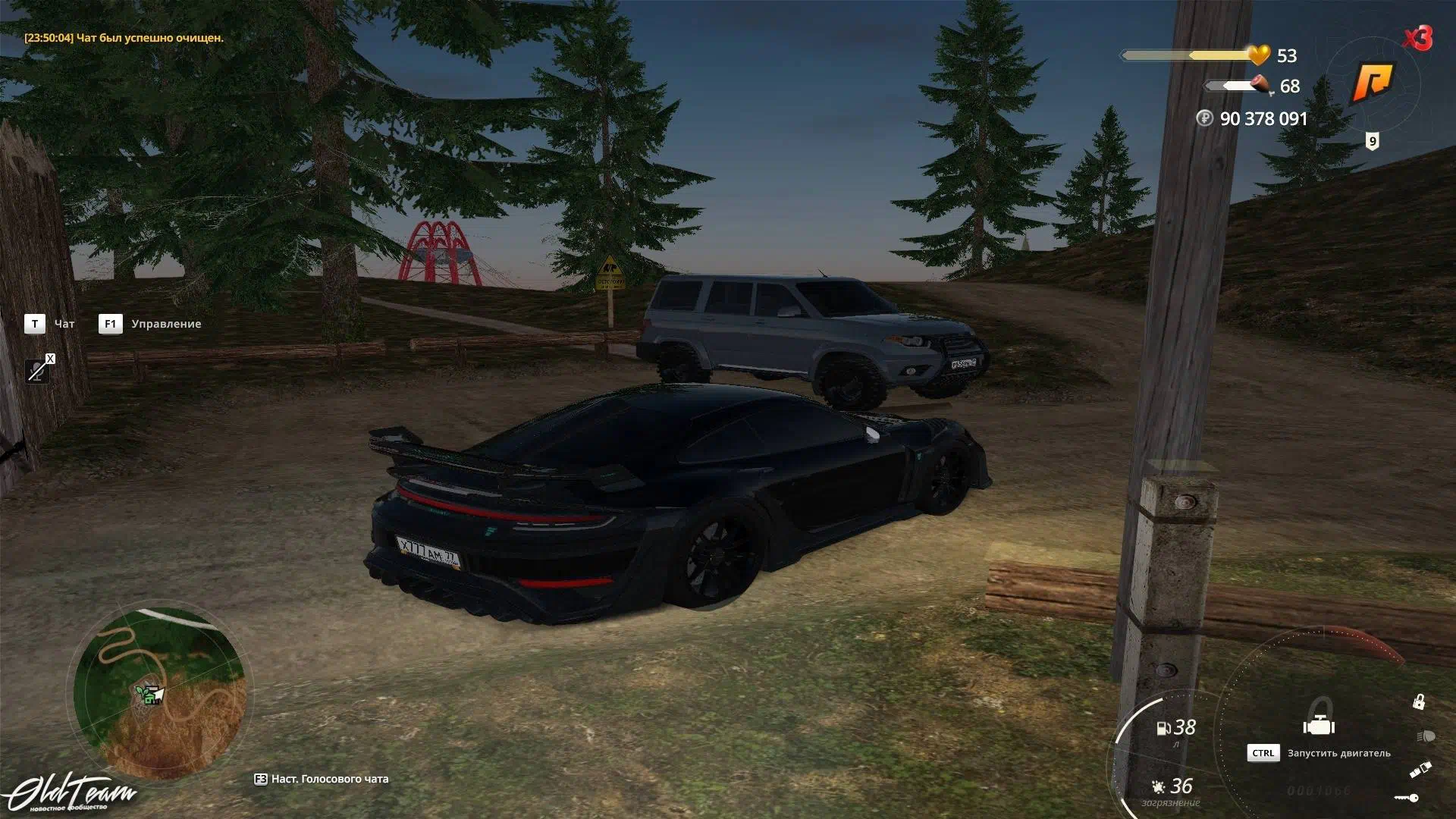
Task: Open the circular minimap
Action: (x=160, y=692)
